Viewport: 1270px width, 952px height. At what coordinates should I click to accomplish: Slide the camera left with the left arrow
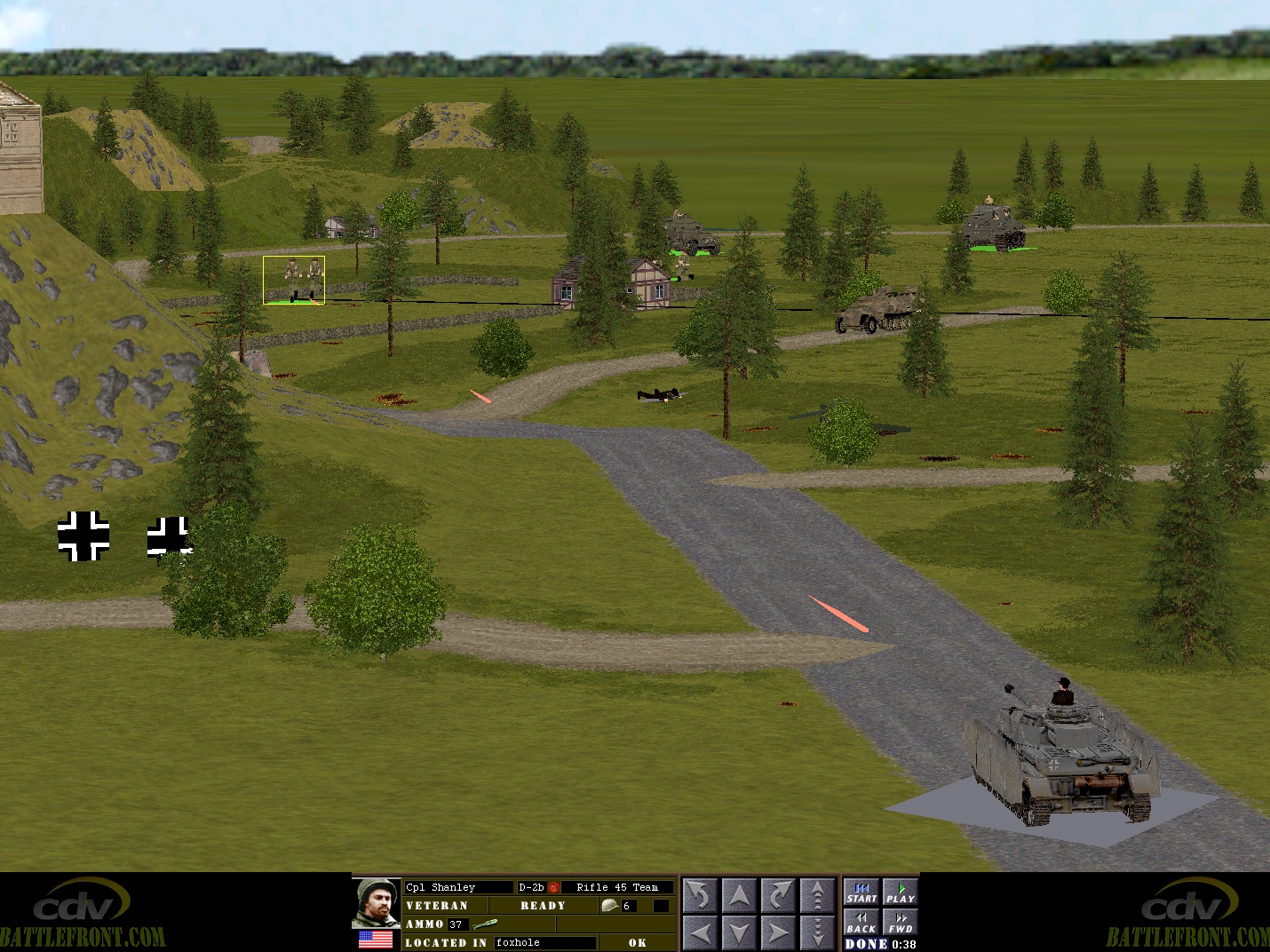pos(700,932)
